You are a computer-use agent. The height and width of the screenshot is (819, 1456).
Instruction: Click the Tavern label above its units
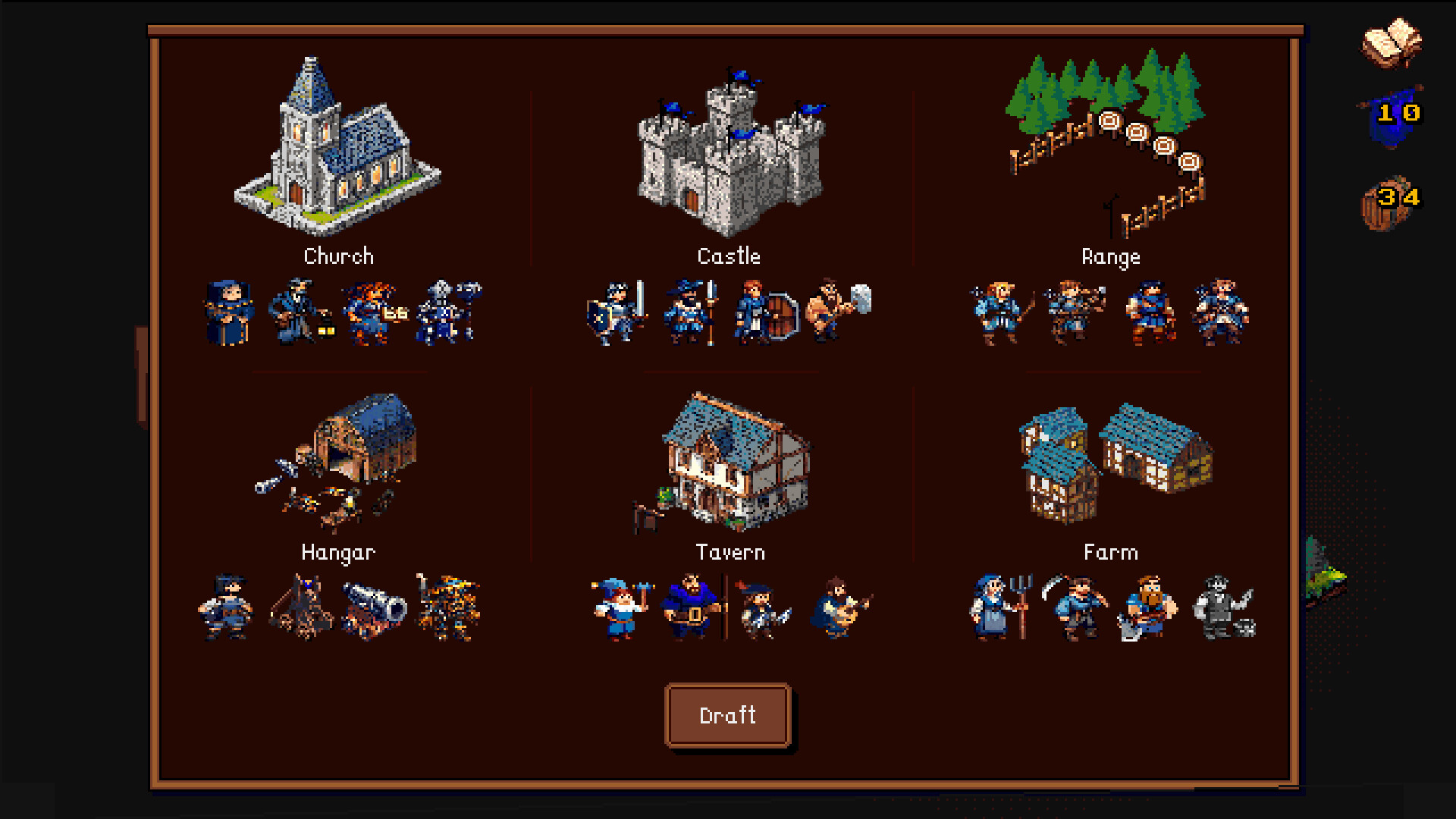coord(730,552)
